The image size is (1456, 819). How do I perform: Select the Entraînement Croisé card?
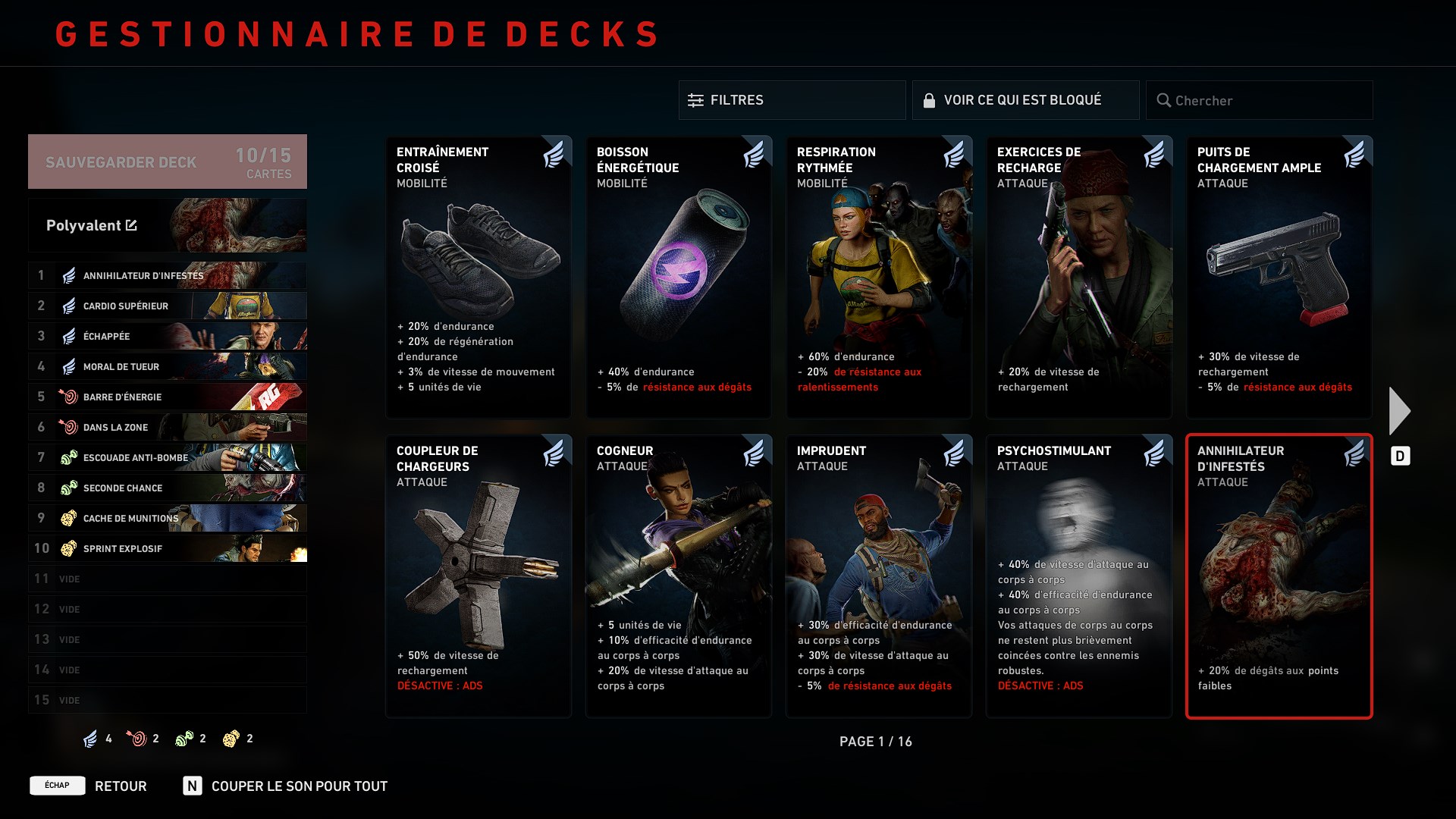click(479, 277)
